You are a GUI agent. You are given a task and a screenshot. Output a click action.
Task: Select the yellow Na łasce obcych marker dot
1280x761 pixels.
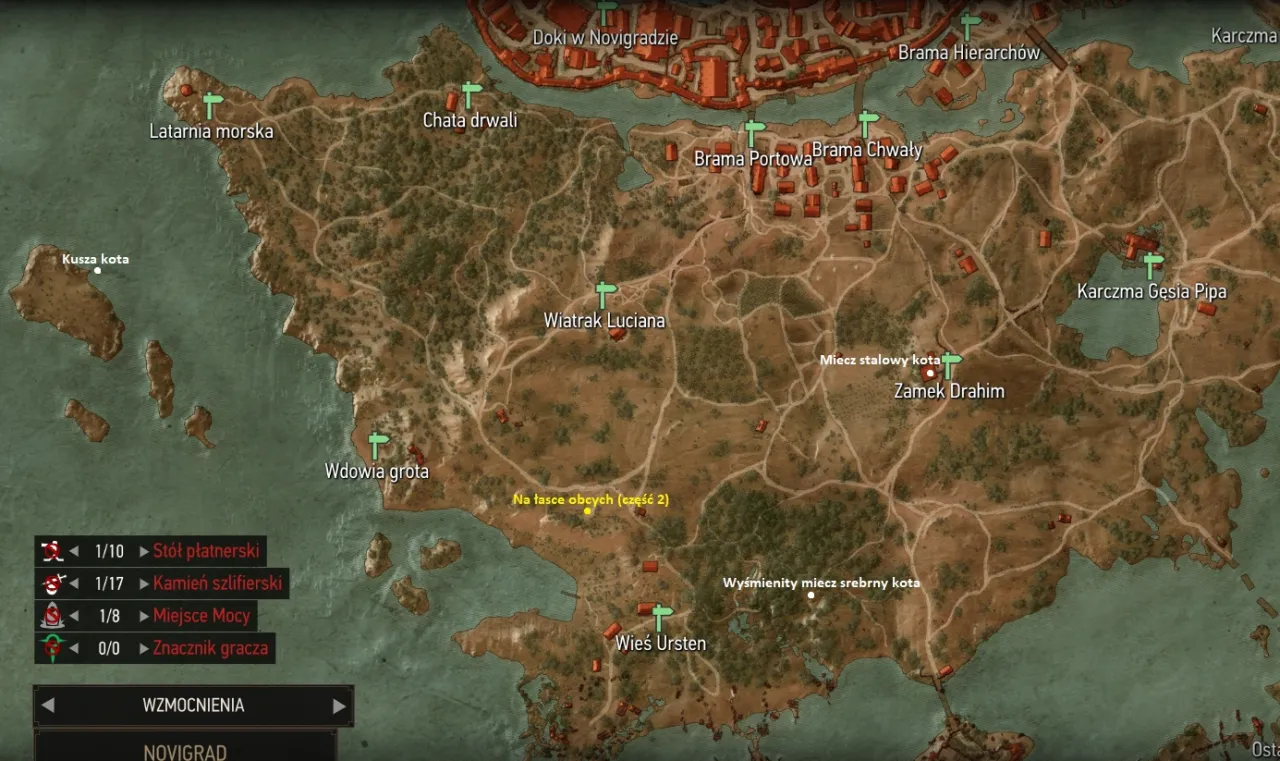(587, 511)
